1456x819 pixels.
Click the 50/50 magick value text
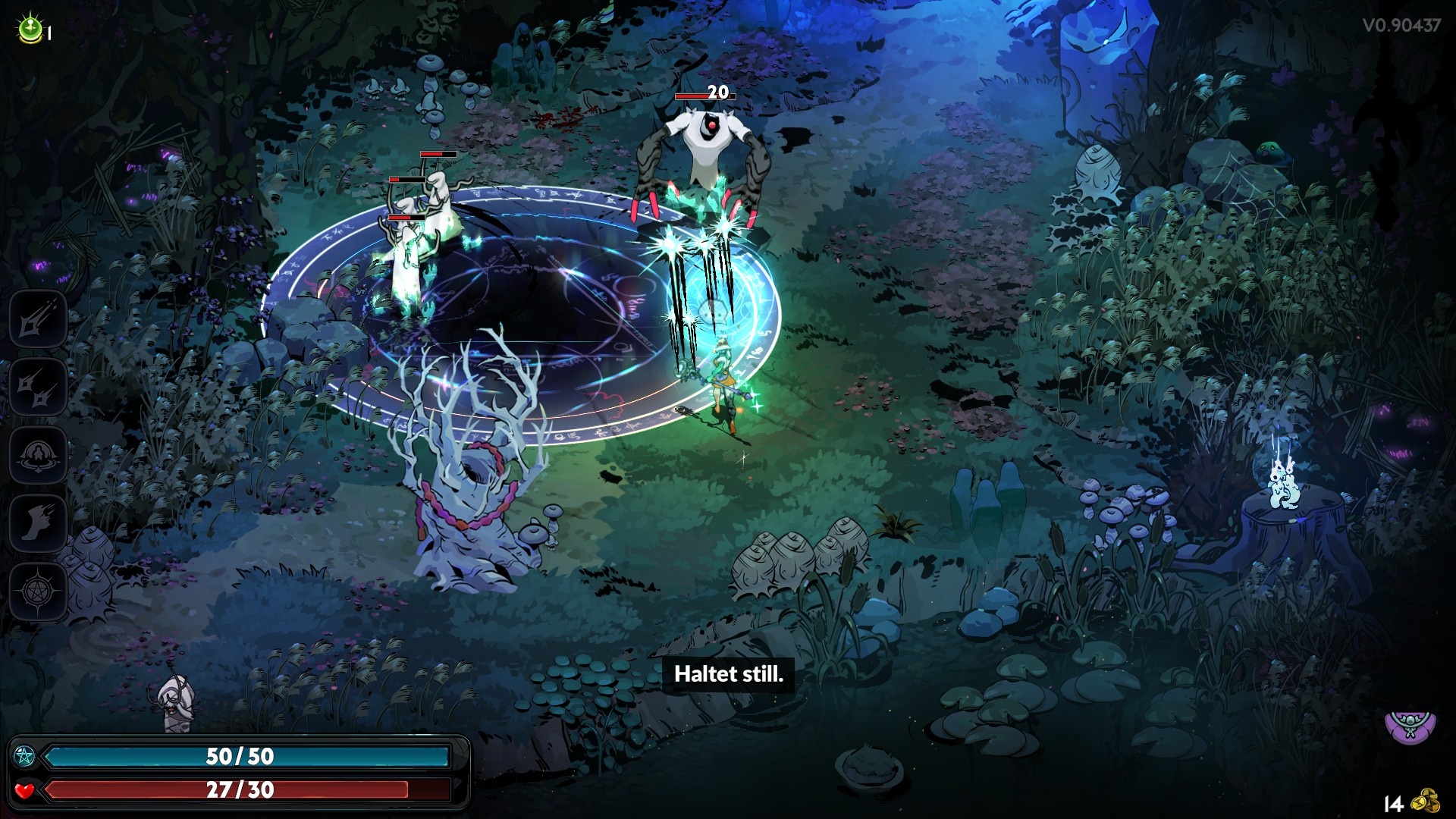coord(241,756)
